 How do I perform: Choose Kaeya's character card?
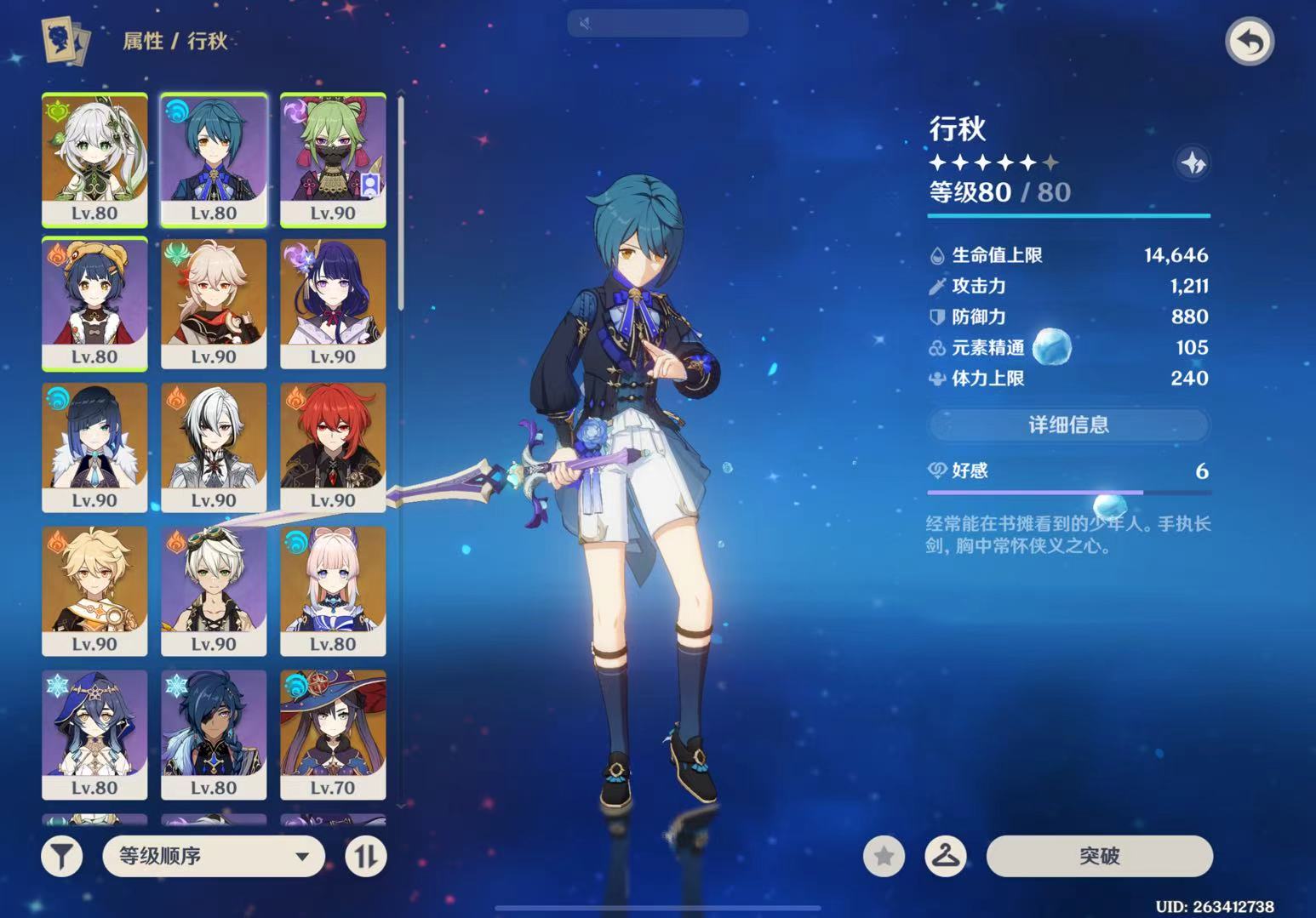[214, 734]
